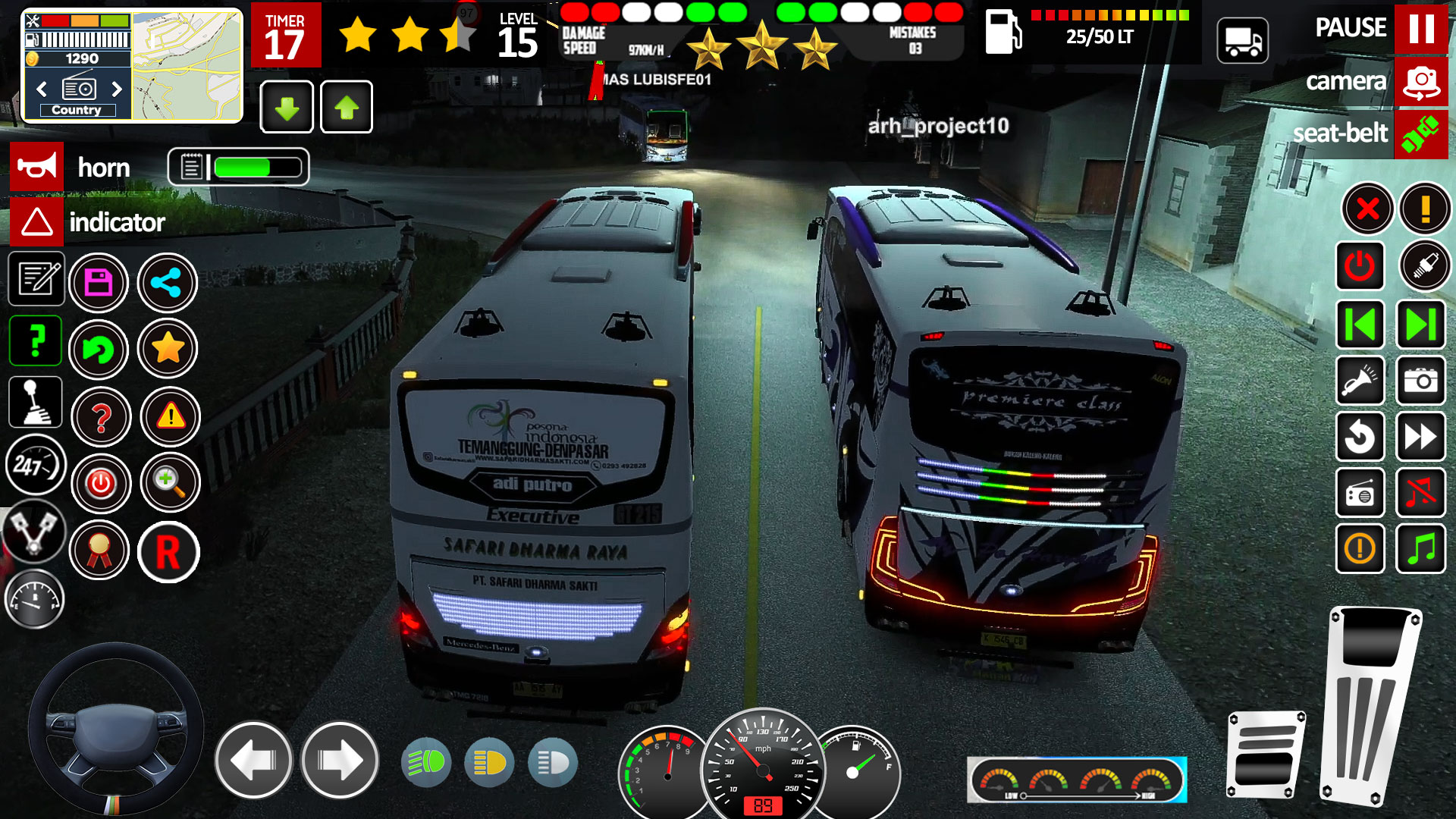Switch to next radio station arrow
Viewport: 1456px width, 819px height.
pyautogui.click(x=117, y=89)
